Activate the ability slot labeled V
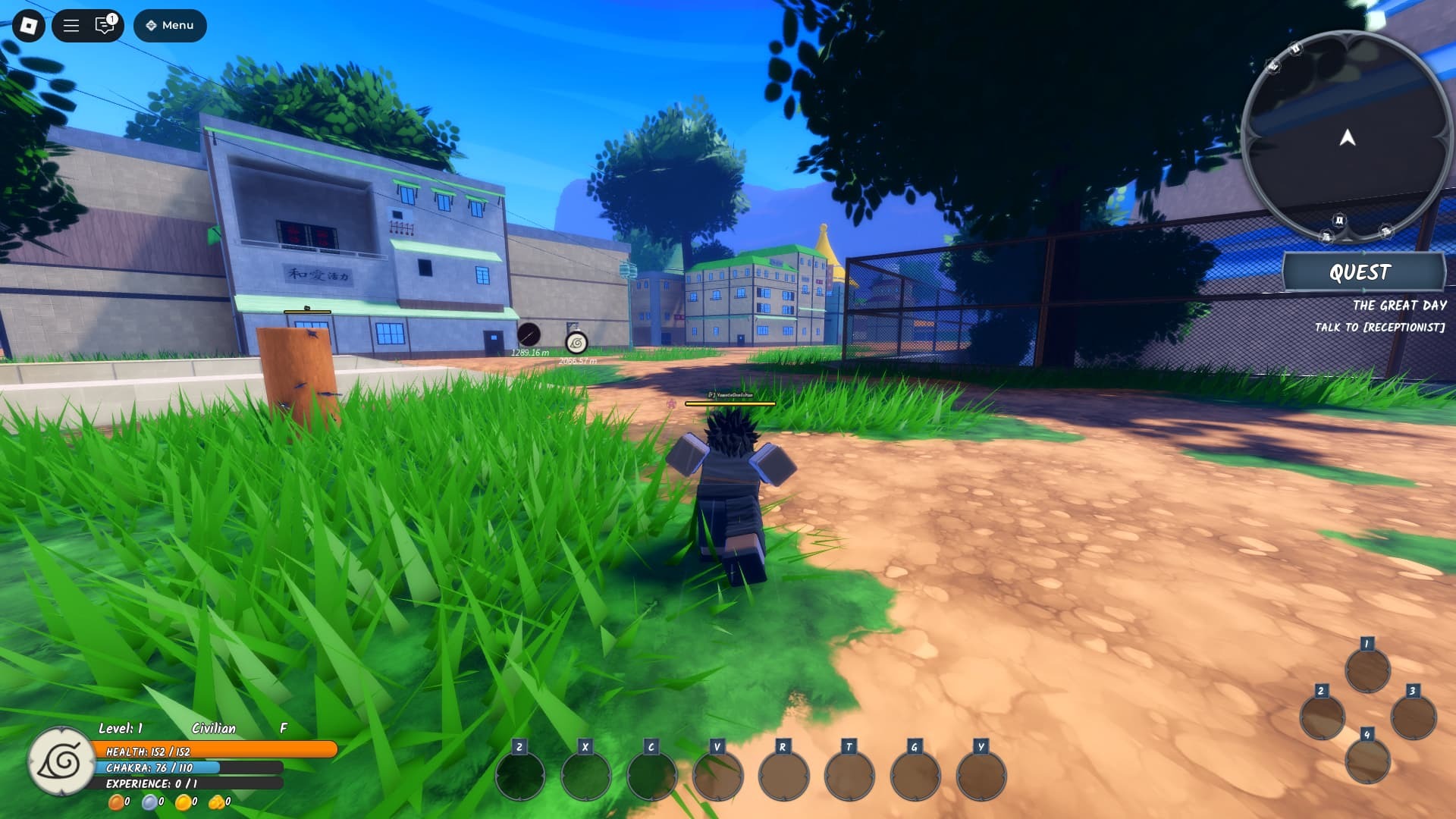Screen dimensions: 1456x819 coord(718,775)
